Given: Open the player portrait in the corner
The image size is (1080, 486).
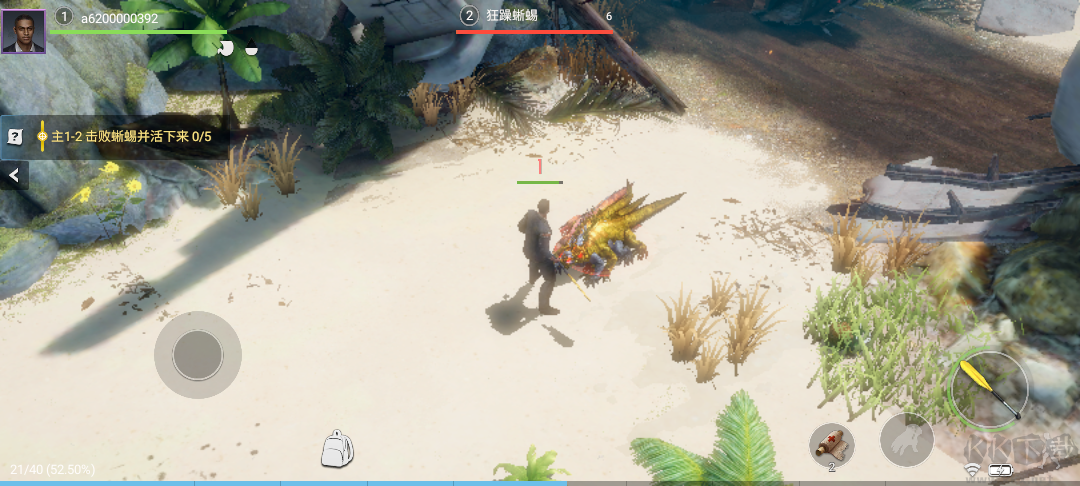Looking at the screenshot, I should (x=23, y=27).
